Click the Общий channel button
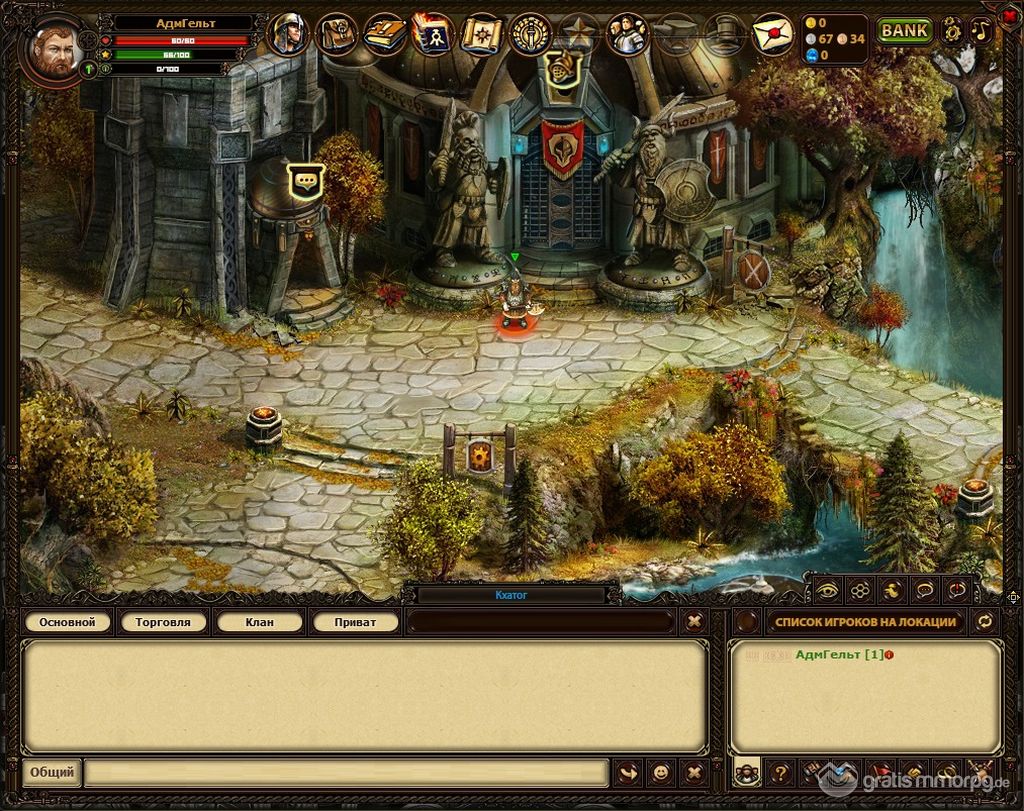The width and height of the screenshot is (1024, 811). [51, 773]
